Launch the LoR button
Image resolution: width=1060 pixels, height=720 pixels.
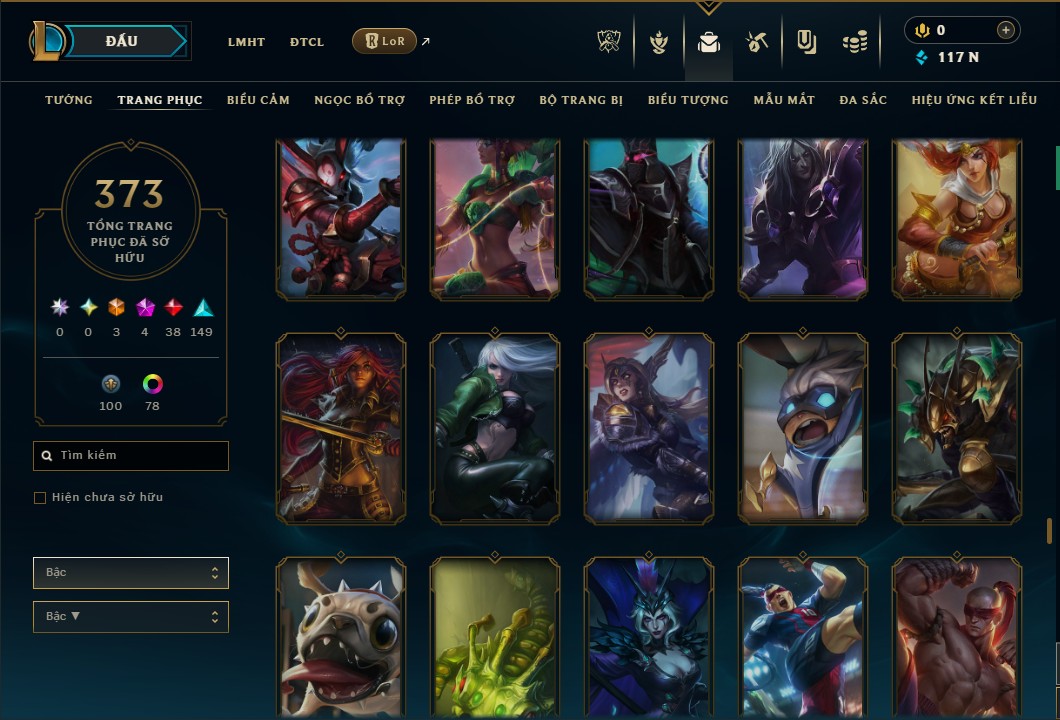[x=384, y=41]
